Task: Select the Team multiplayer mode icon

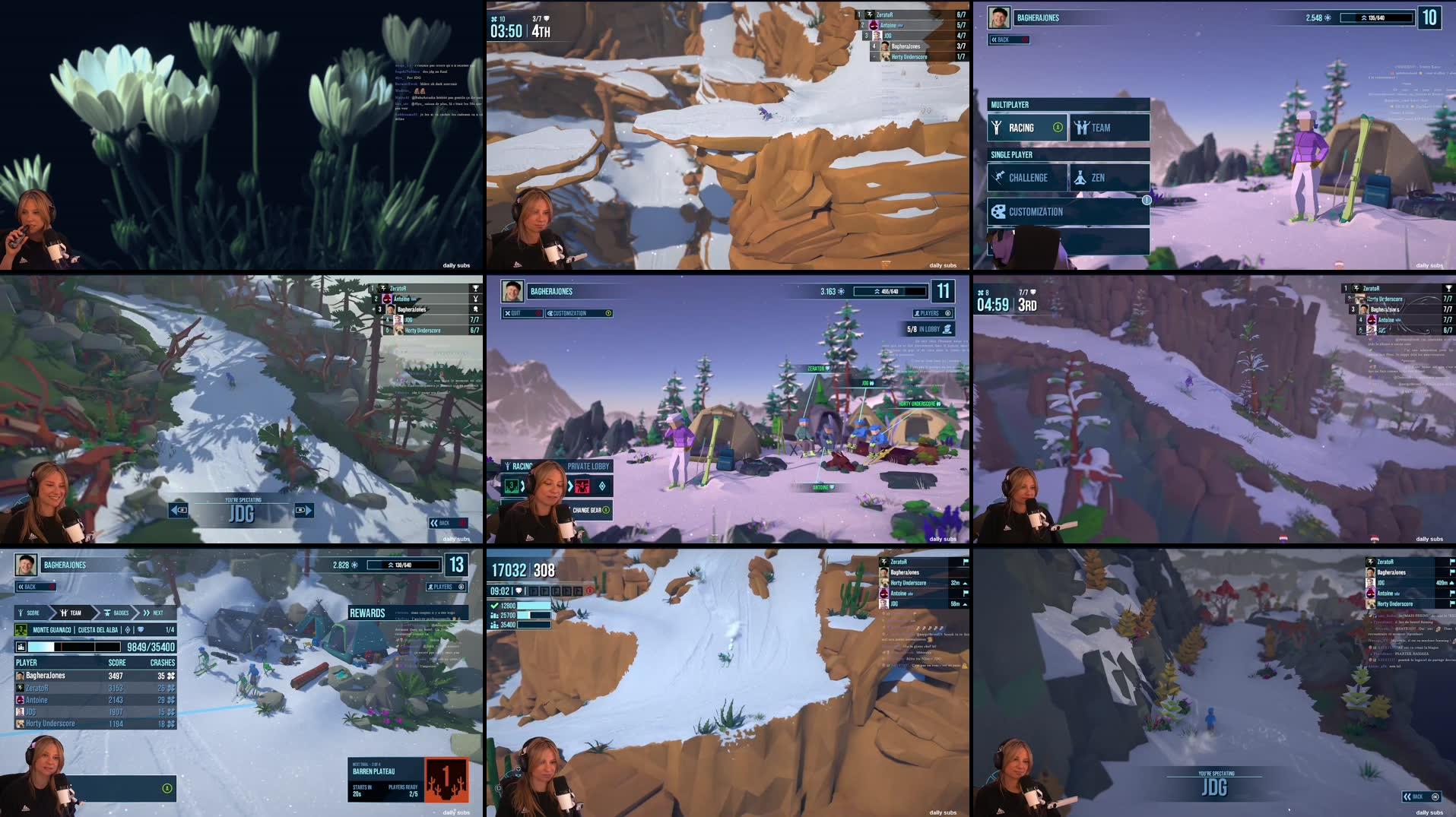Action: [x=1083, y=127]
